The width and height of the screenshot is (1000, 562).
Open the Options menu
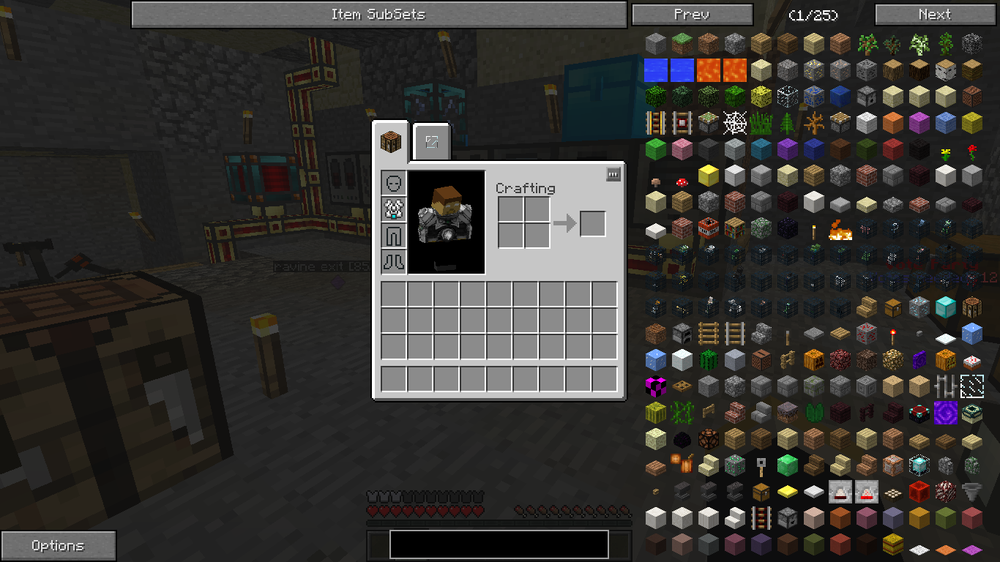coord(58,546)
